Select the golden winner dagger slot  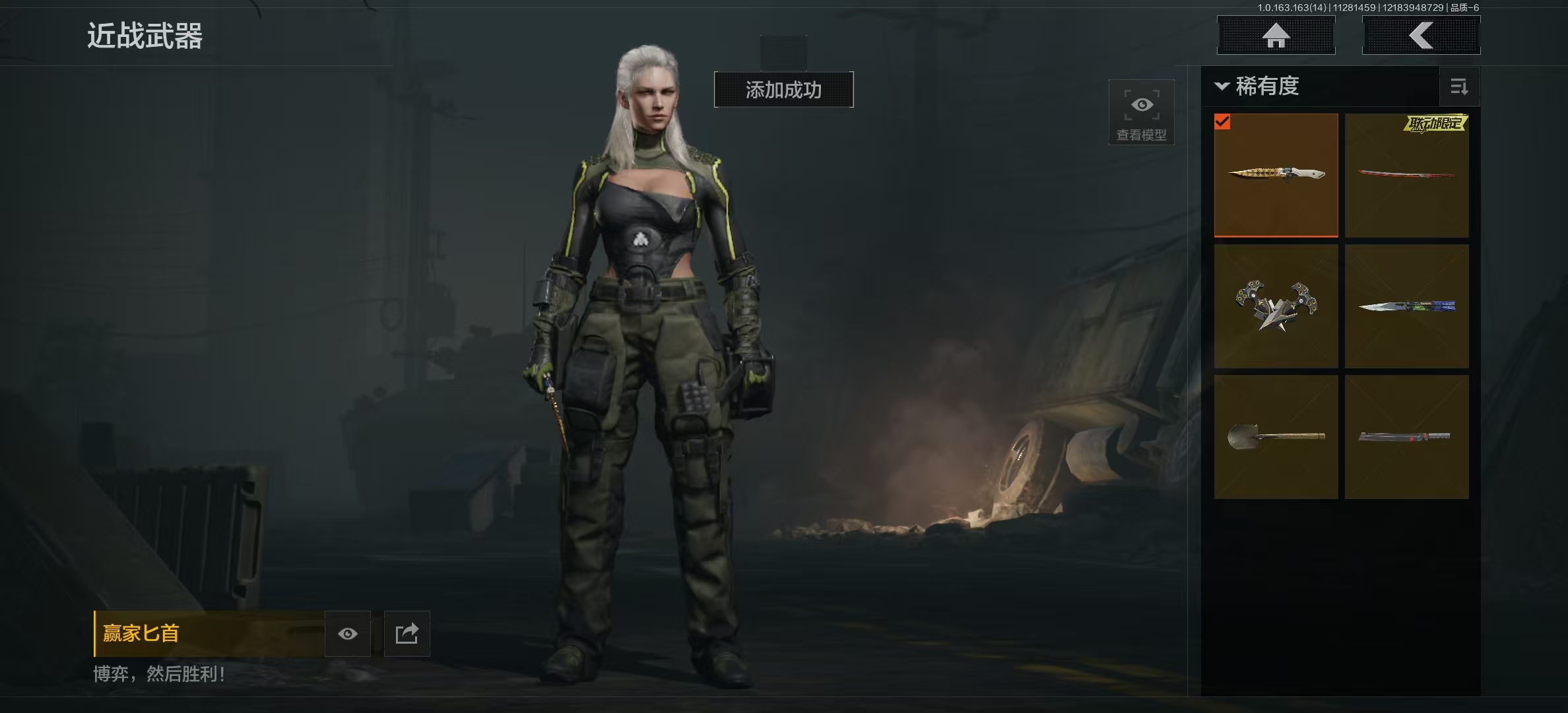click(x=1276, y=175)
